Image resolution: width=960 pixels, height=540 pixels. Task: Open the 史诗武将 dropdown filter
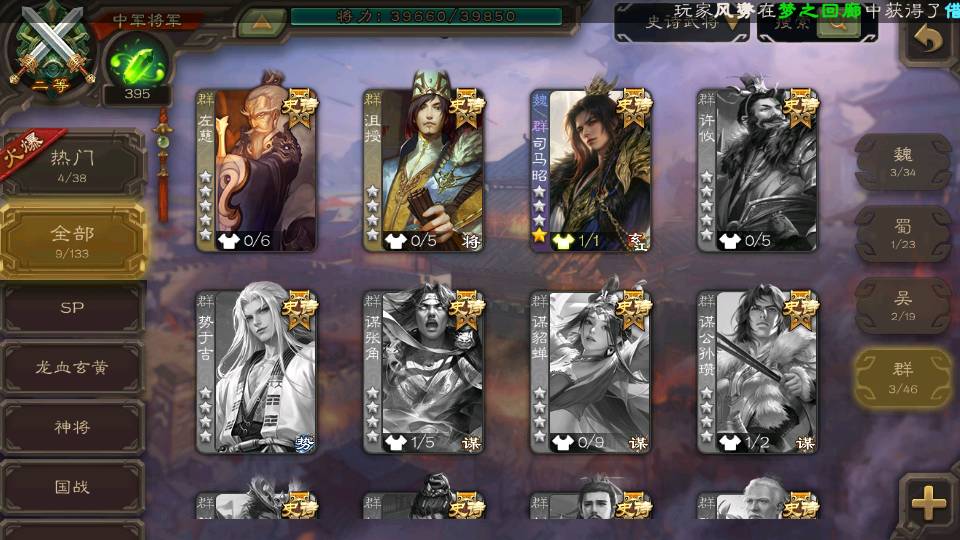[x=682, y=22]
